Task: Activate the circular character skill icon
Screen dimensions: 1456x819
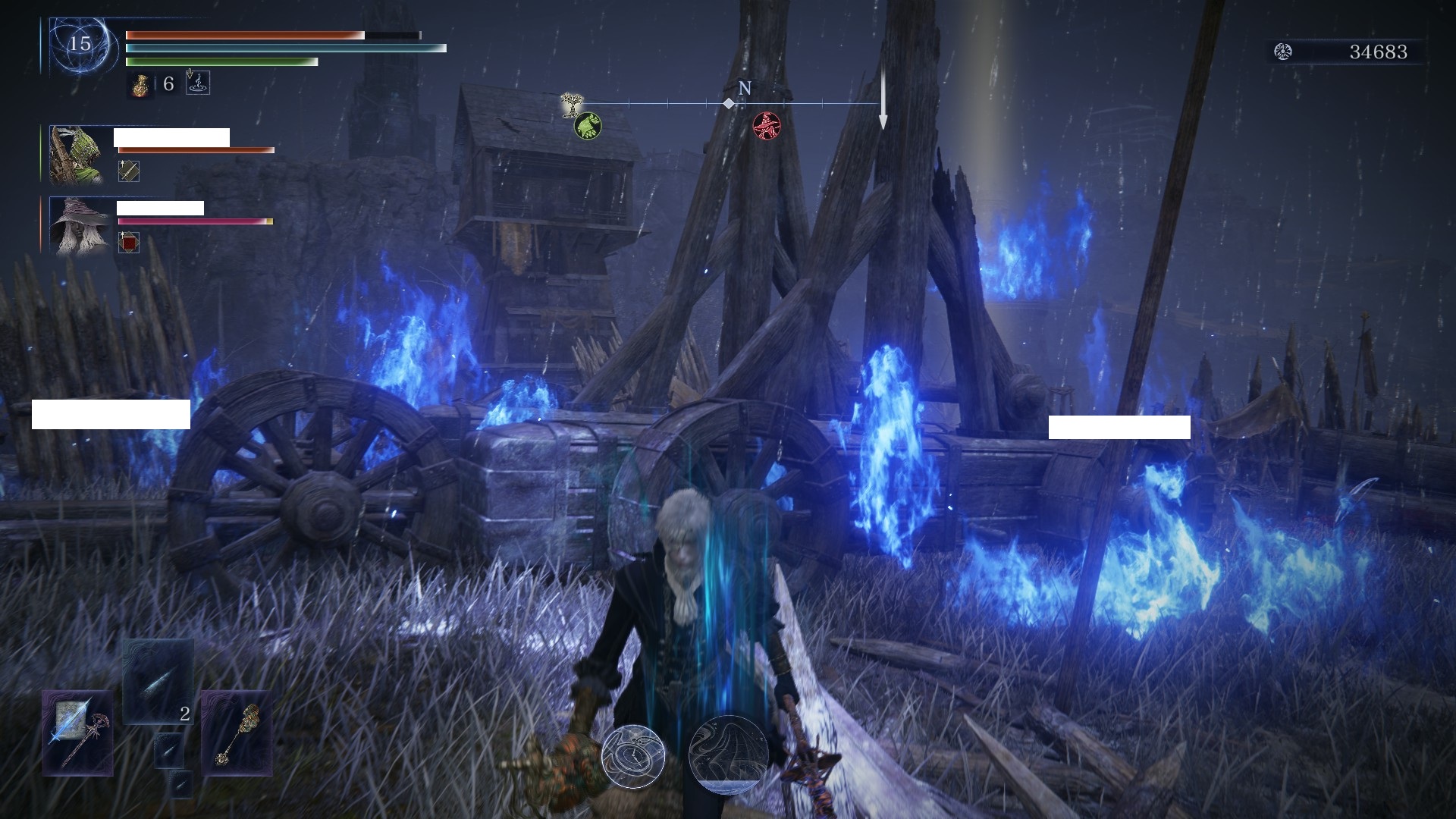Action: pos(633,755)
